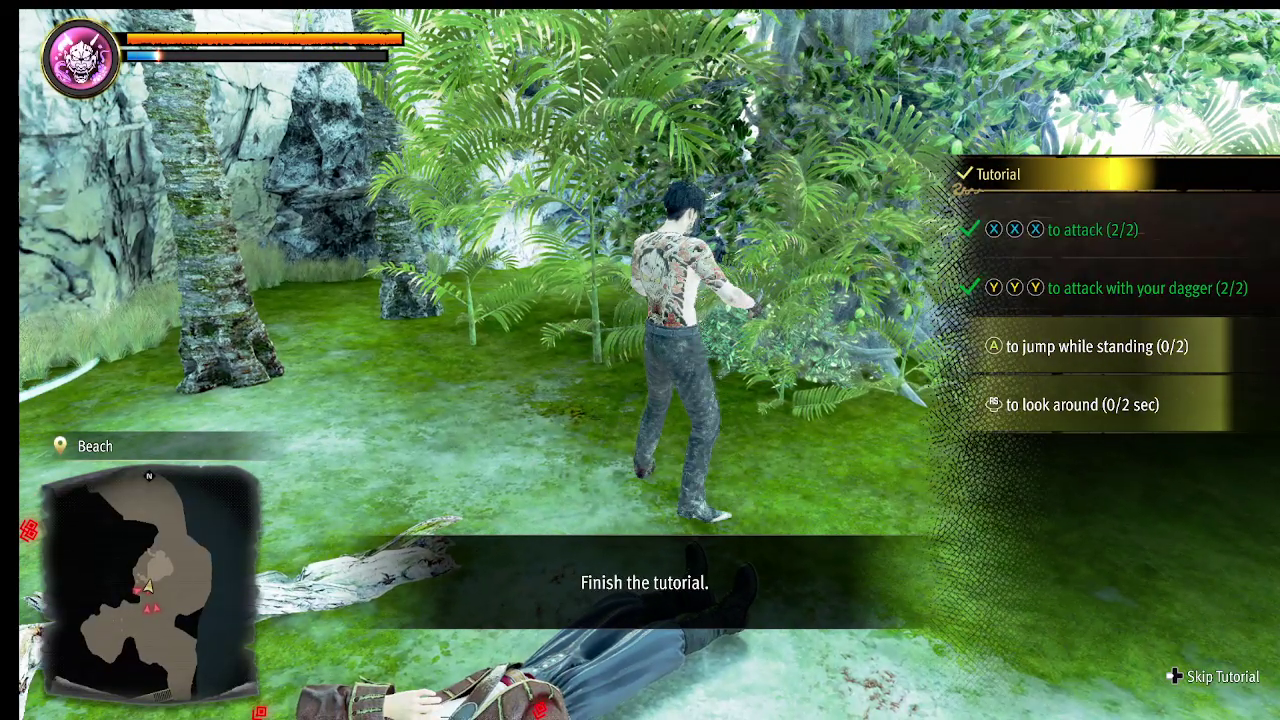
Task: Click the Beach location label
Action: (x=95, y=446)
